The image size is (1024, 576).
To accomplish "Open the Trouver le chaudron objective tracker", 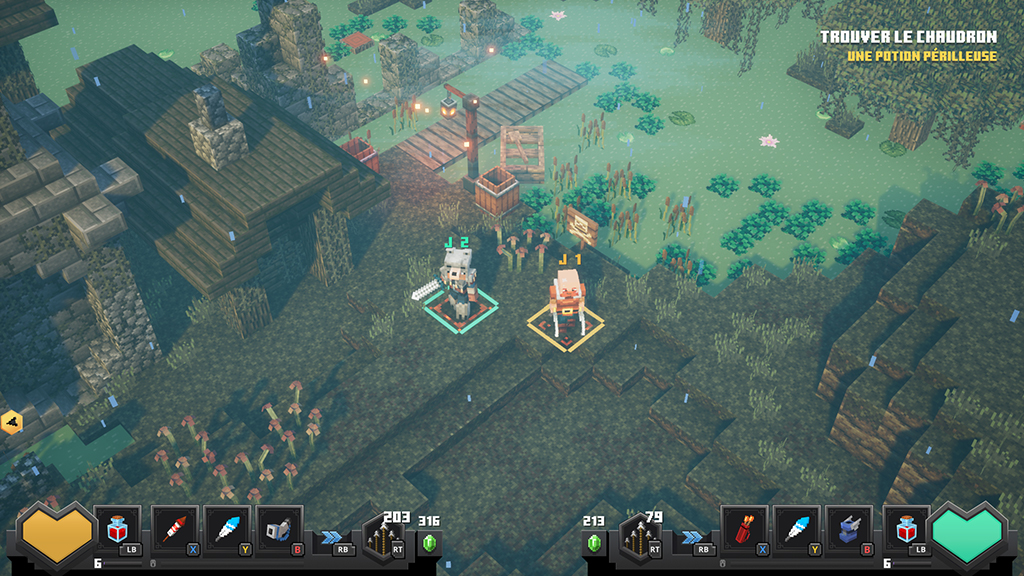I will (908, 38).
